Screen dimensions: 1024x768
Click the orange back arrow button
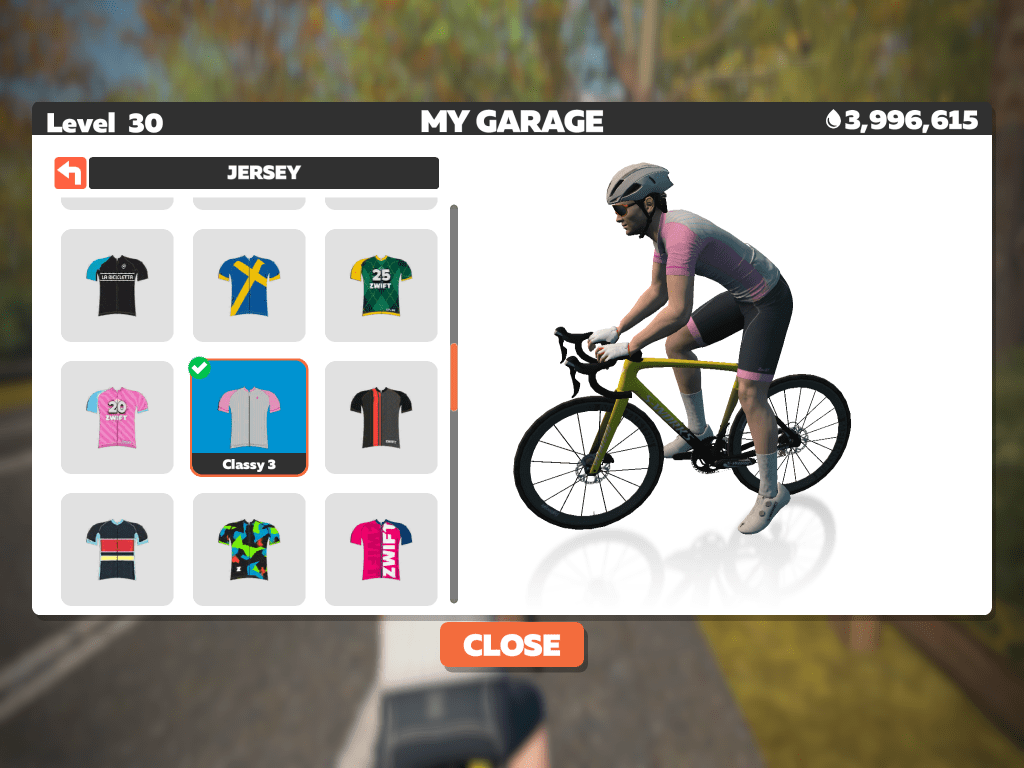[x=70, y=173]
